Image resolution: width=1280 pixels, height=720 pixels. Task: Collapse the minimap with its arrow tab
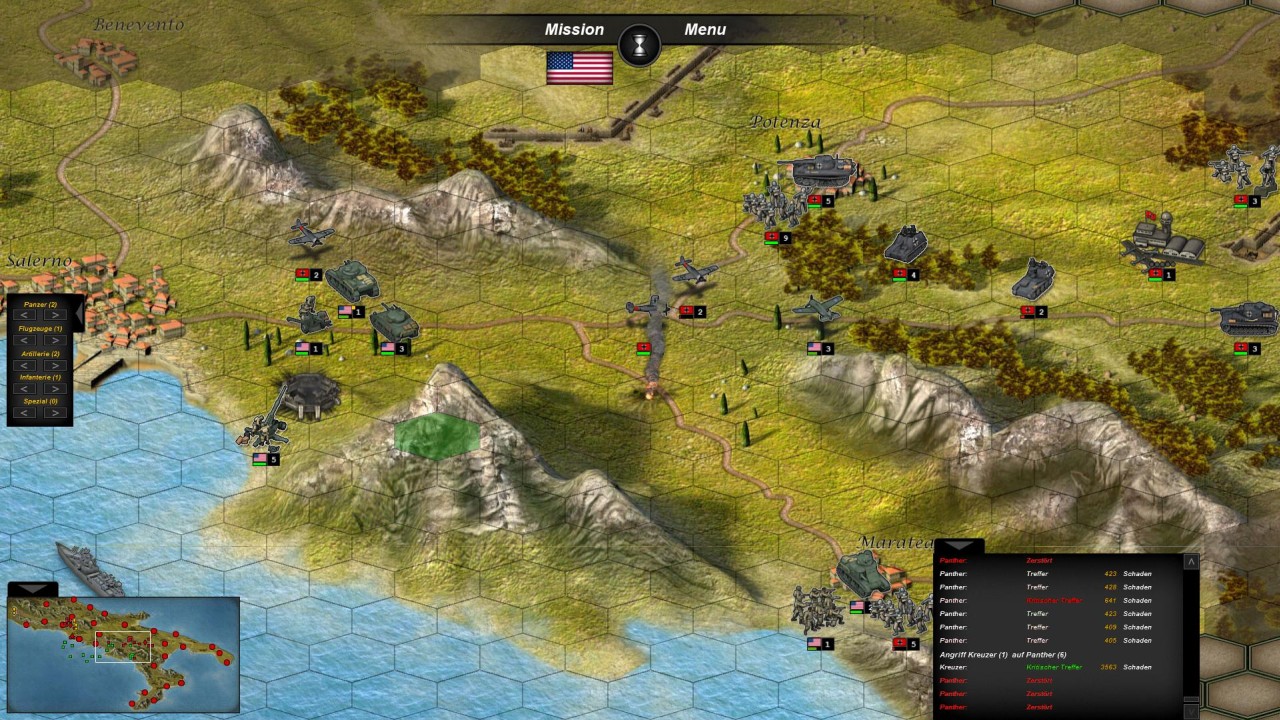click(32, 589)
